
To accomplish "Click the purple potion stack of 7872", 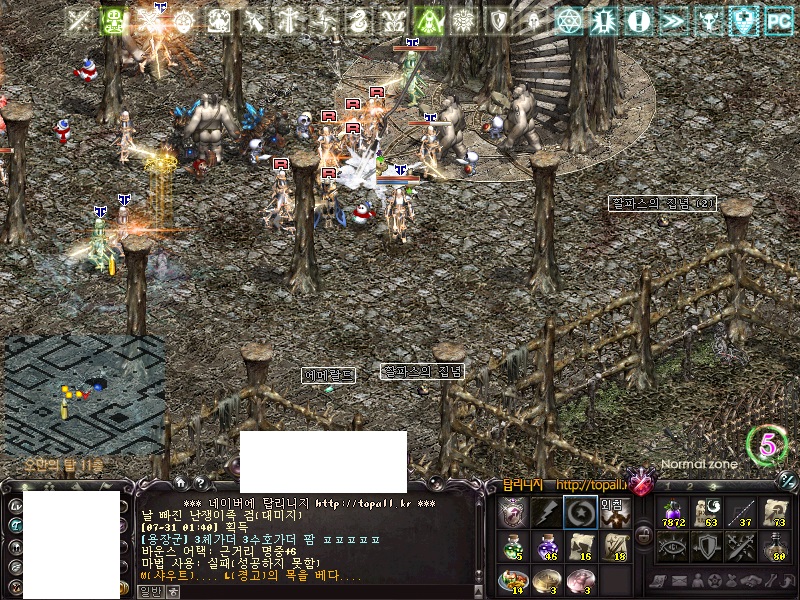I will pyautogui.click(x=672, y=512).
